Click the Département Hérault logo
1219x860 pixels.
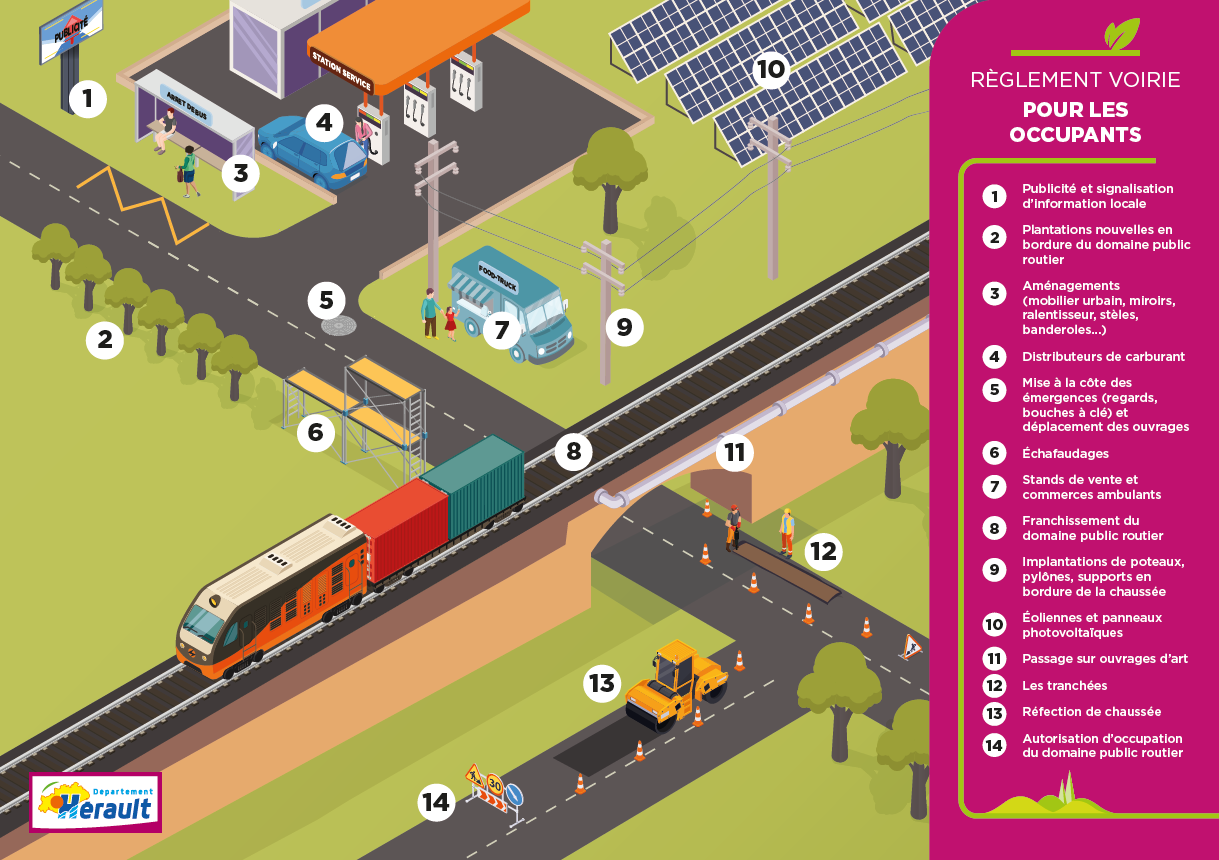coord(96,802)
